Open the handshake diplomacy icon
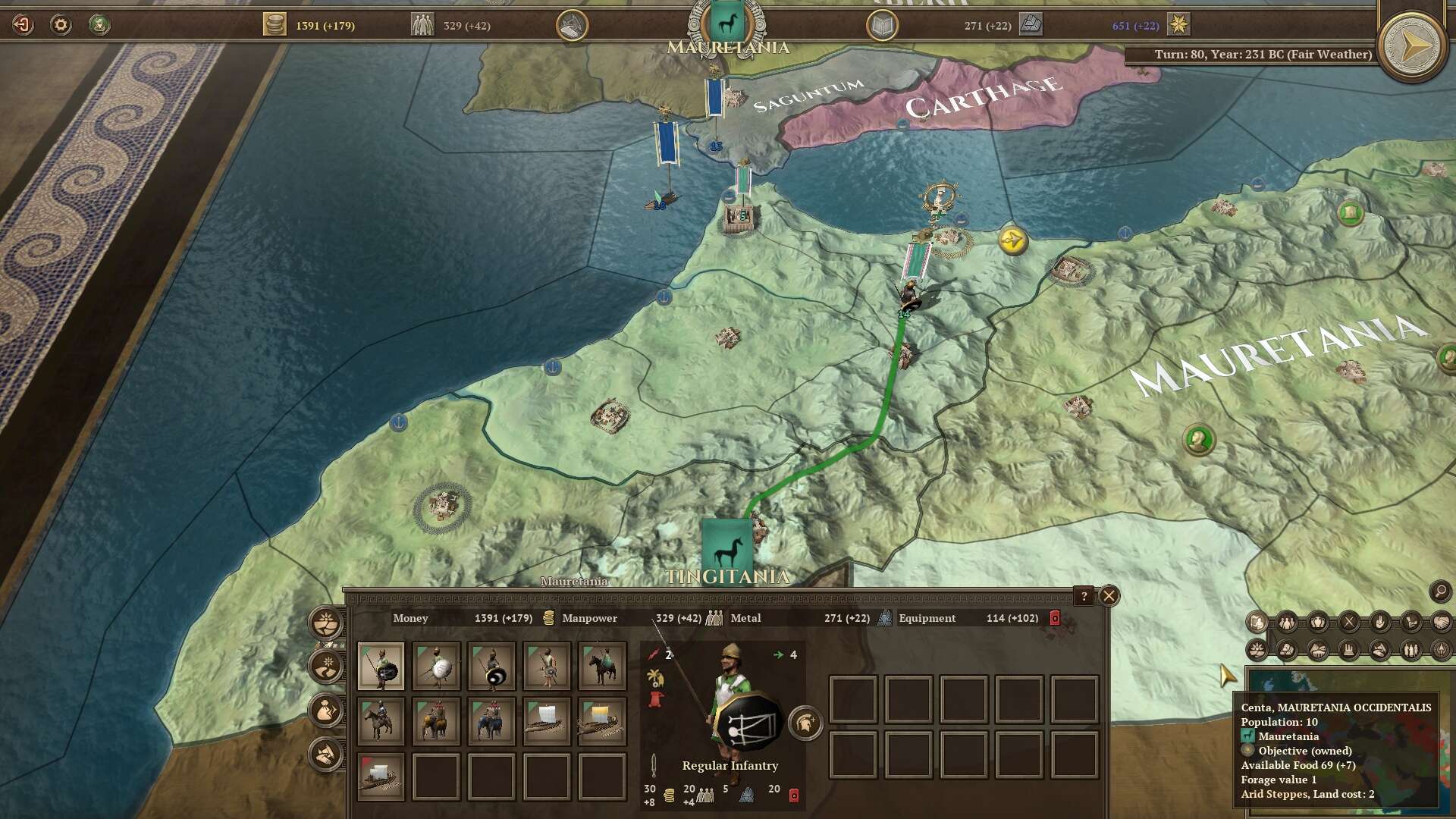The height and width of the screenshot is (819, 1456). click(1441, 623)
